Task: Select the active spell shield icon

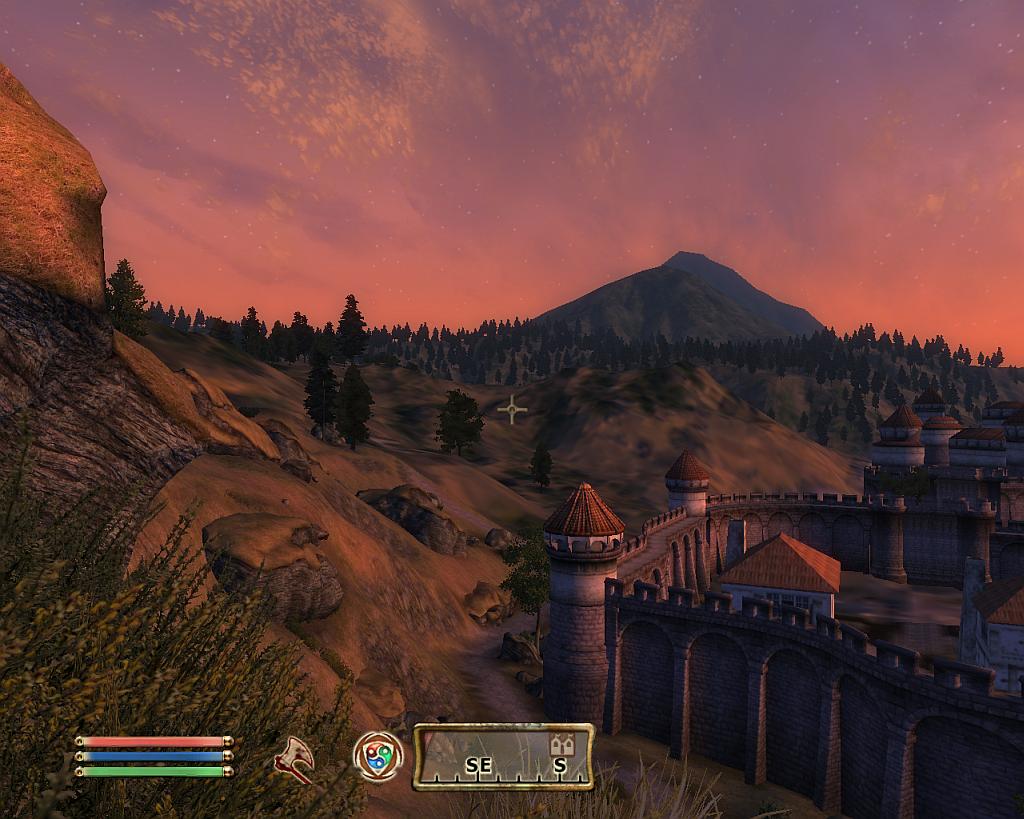Action: click(x=378, y=756)
